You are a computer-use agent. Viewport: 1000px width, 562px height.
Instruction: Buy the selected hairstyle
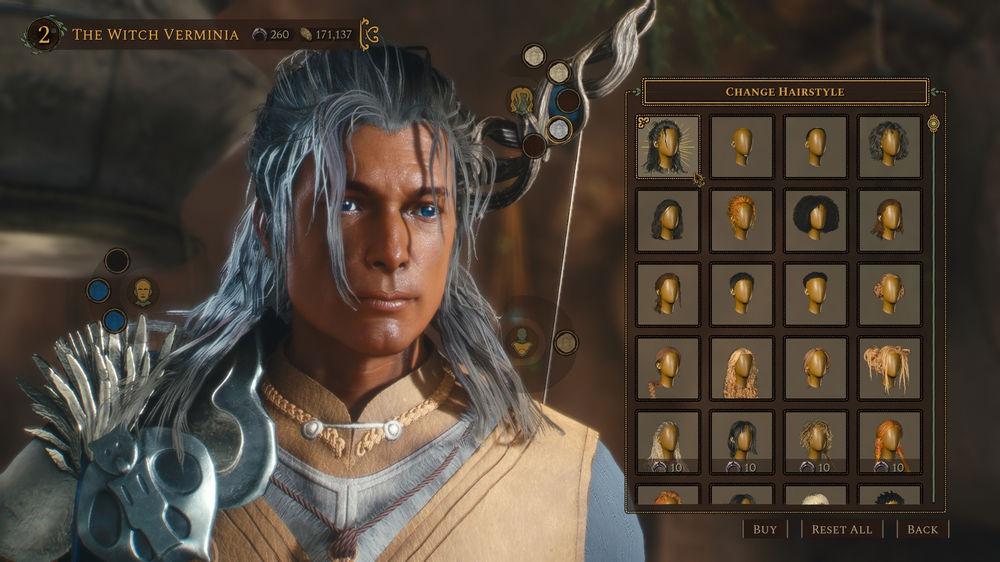765,529
